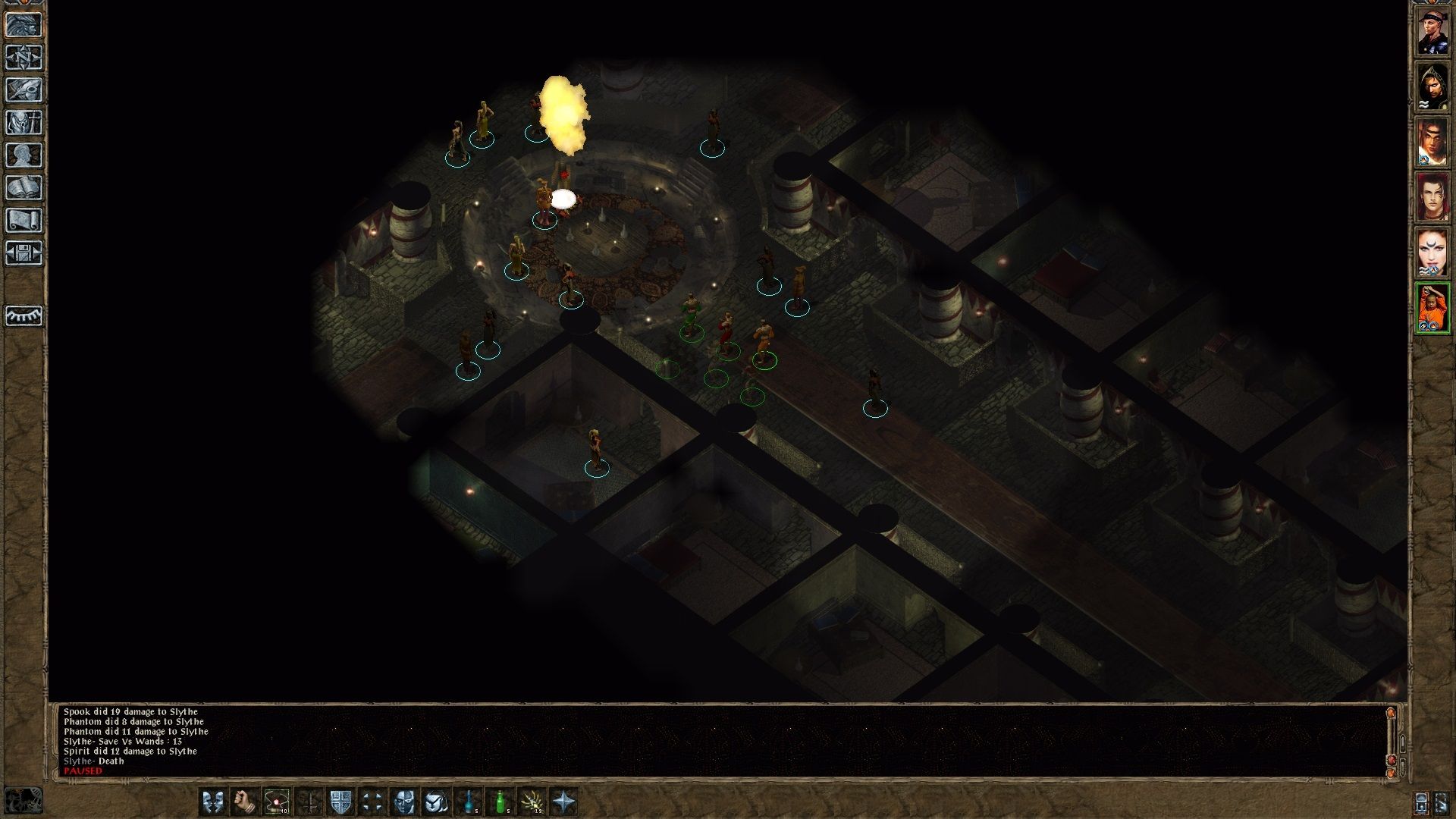This screenshot has height=819, width=1456.
Task: Open the area map with the compass button
Action: coord(24,58)
